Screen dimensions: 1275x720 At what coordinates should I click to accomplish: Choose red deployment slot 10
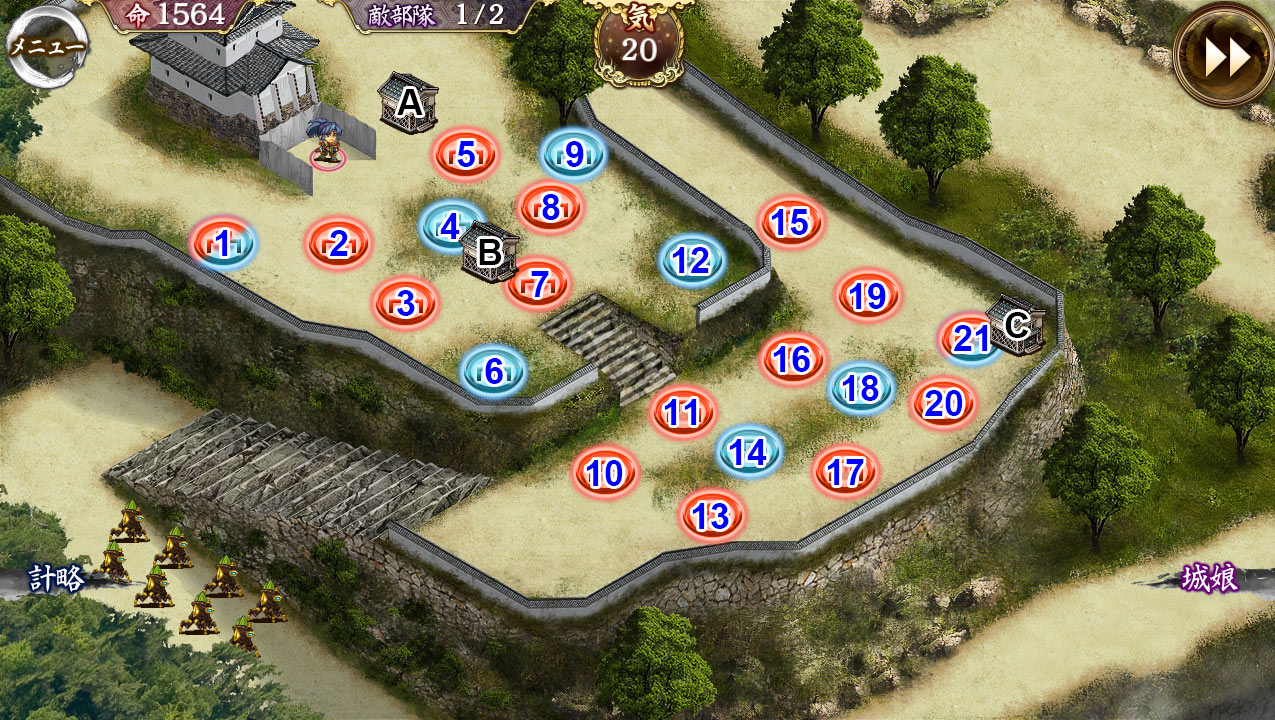tap(605, 473)
